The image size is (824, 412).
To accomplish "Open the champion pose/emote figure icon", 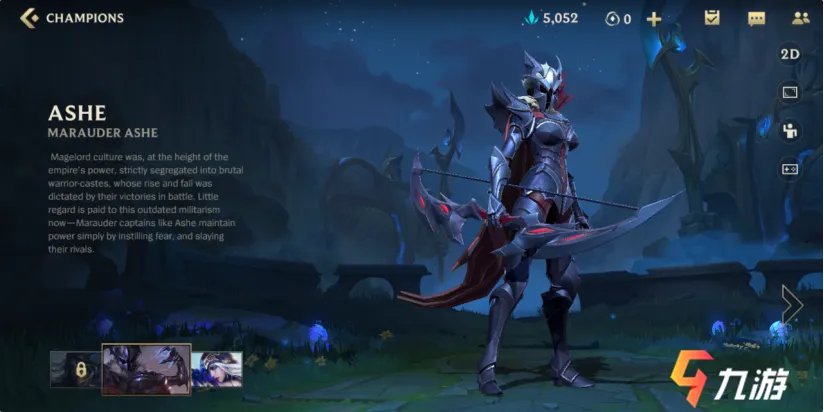I will [x=790, y=130].
